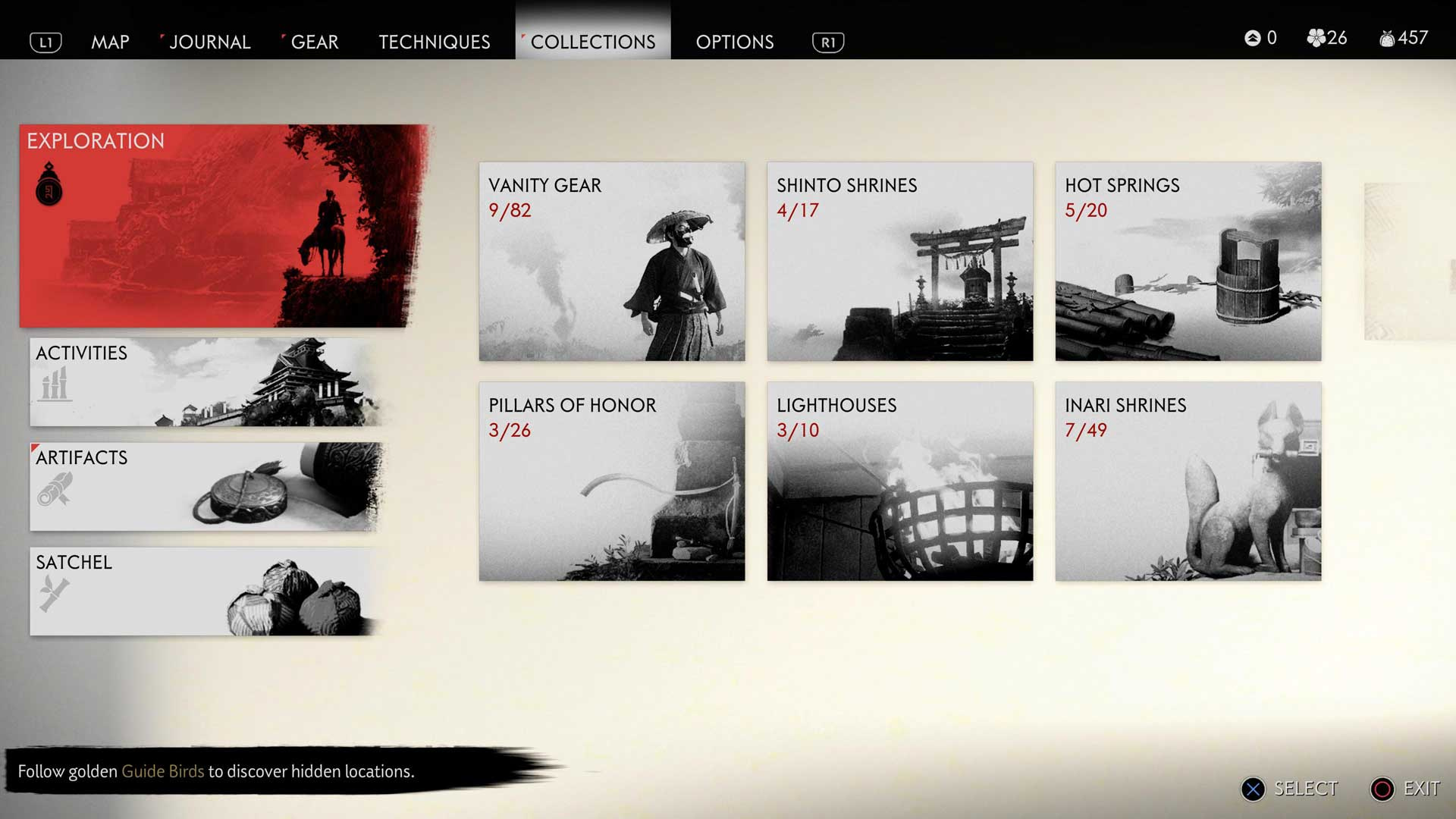
Task: Switch to the JOURNAL tab
Action: tap(210, 42)
